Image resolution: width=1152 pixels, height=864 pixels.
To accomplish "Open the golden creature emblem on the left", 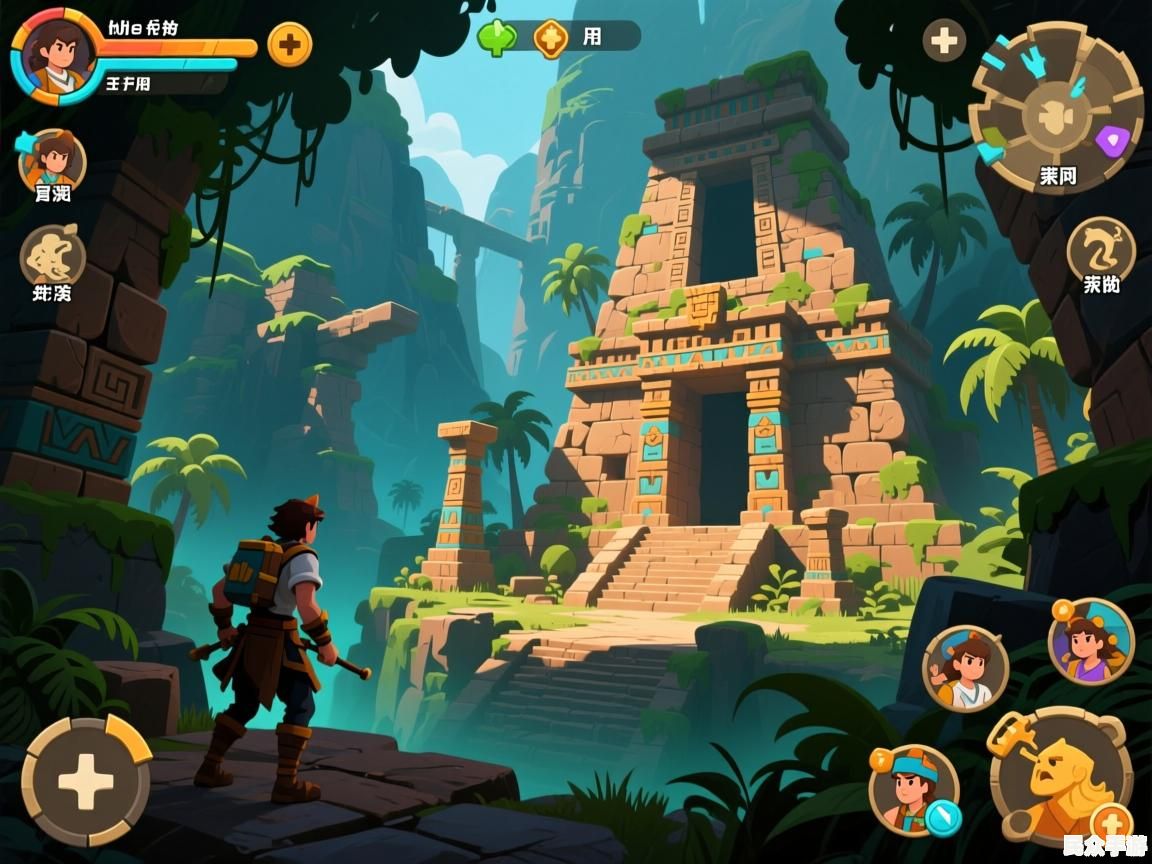I will pos(53,254).
